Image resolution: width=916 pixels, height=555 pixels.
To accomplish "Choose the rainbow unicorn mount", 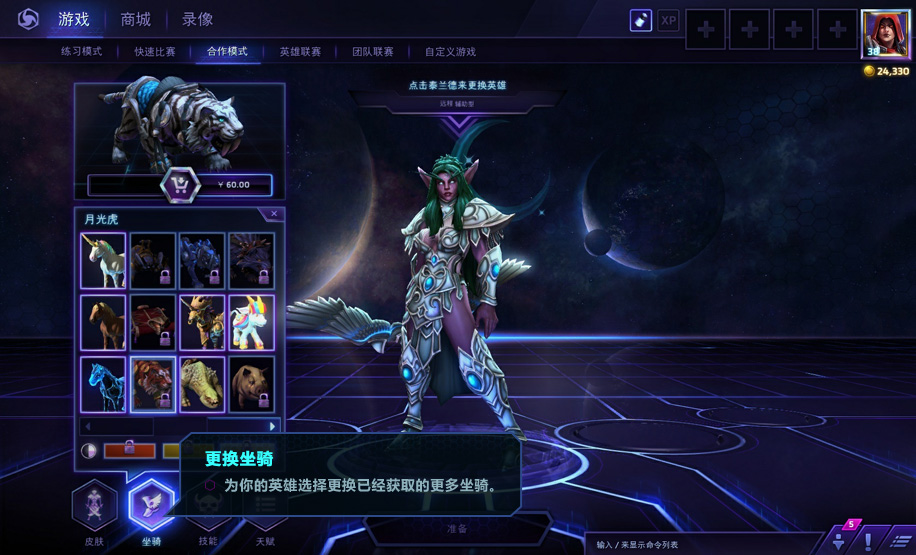I will click(251, 322).
